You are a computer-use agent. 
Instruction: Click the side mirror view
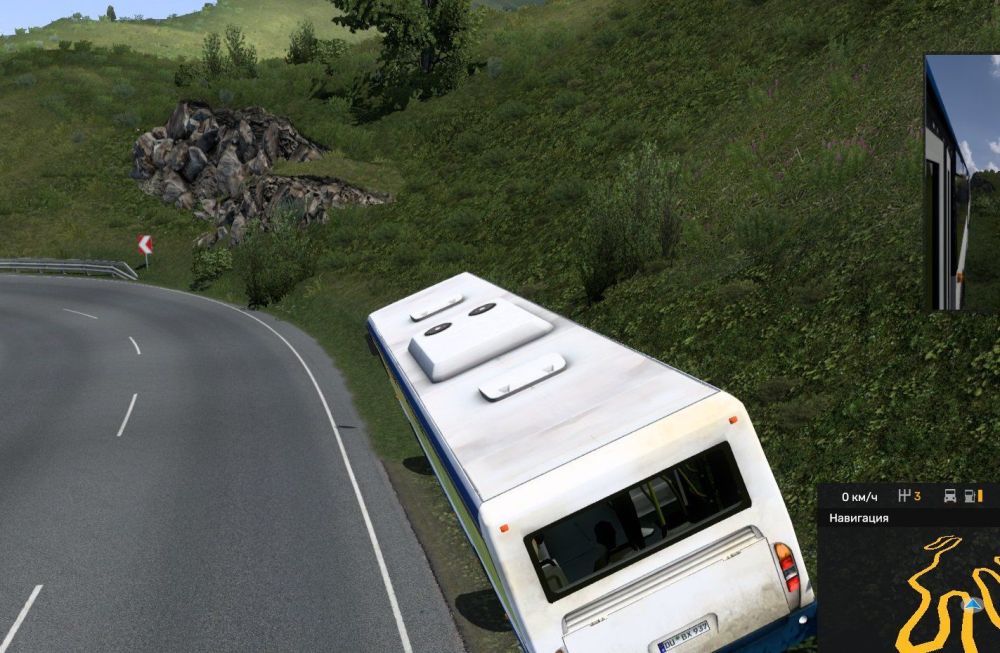coord(962,182)
